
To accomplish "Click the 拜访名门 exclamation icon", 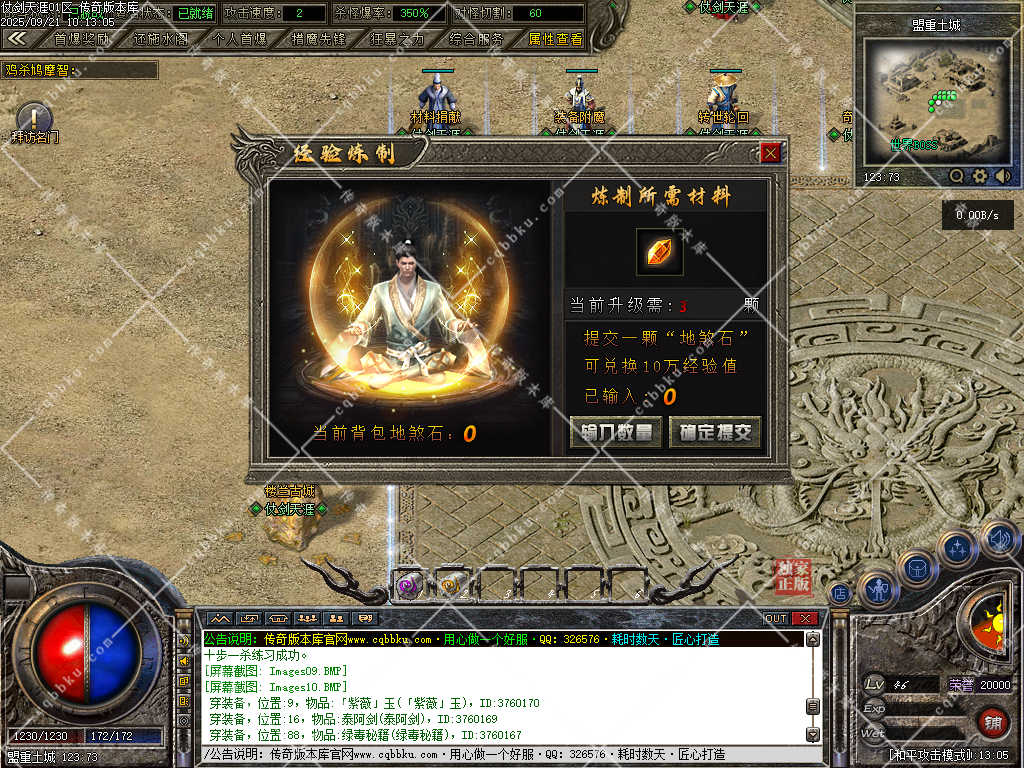I will pyautogui.click(x=34, y=119).
